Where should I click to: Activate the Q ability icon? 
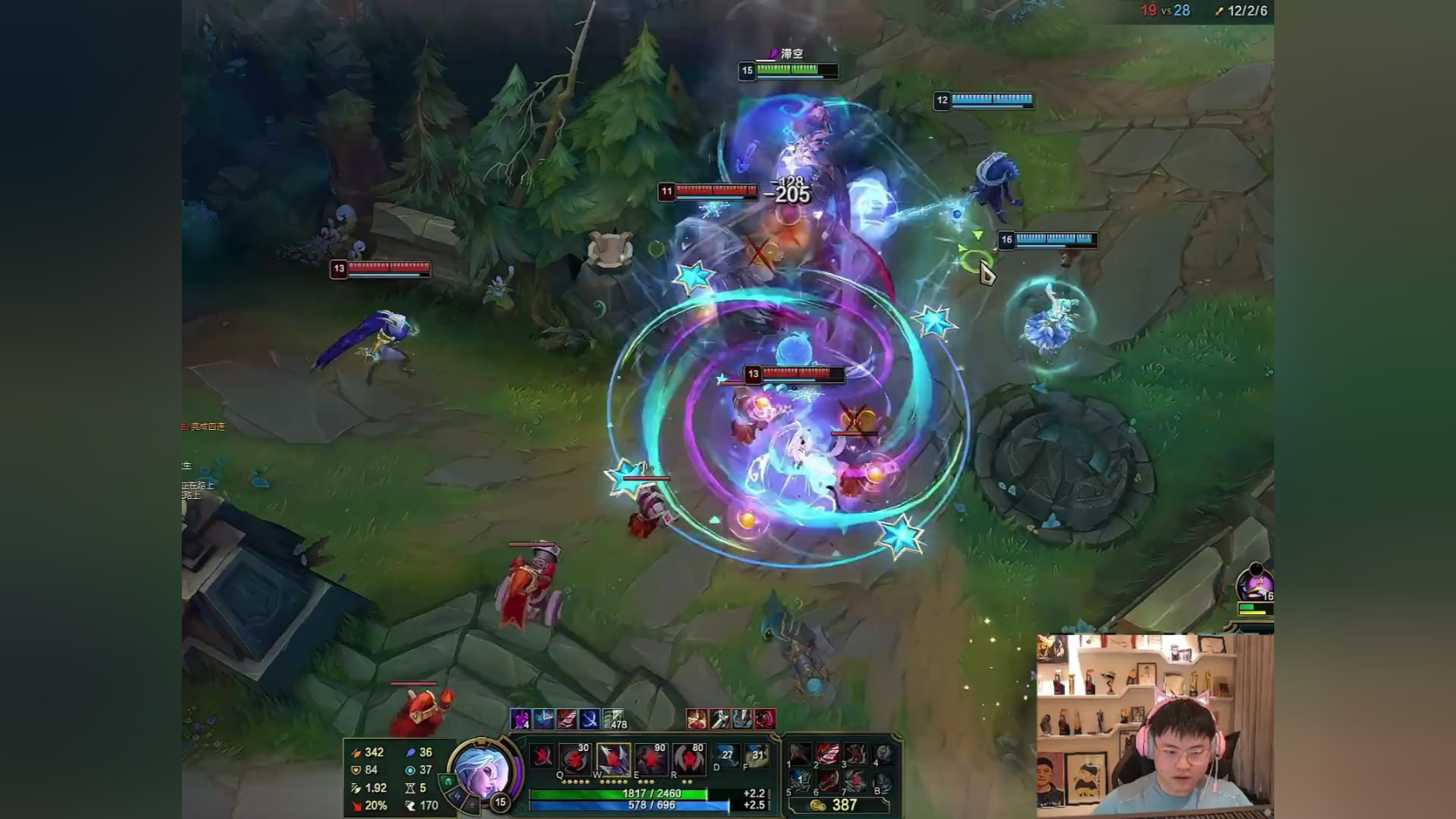click(x=575, y=758)
